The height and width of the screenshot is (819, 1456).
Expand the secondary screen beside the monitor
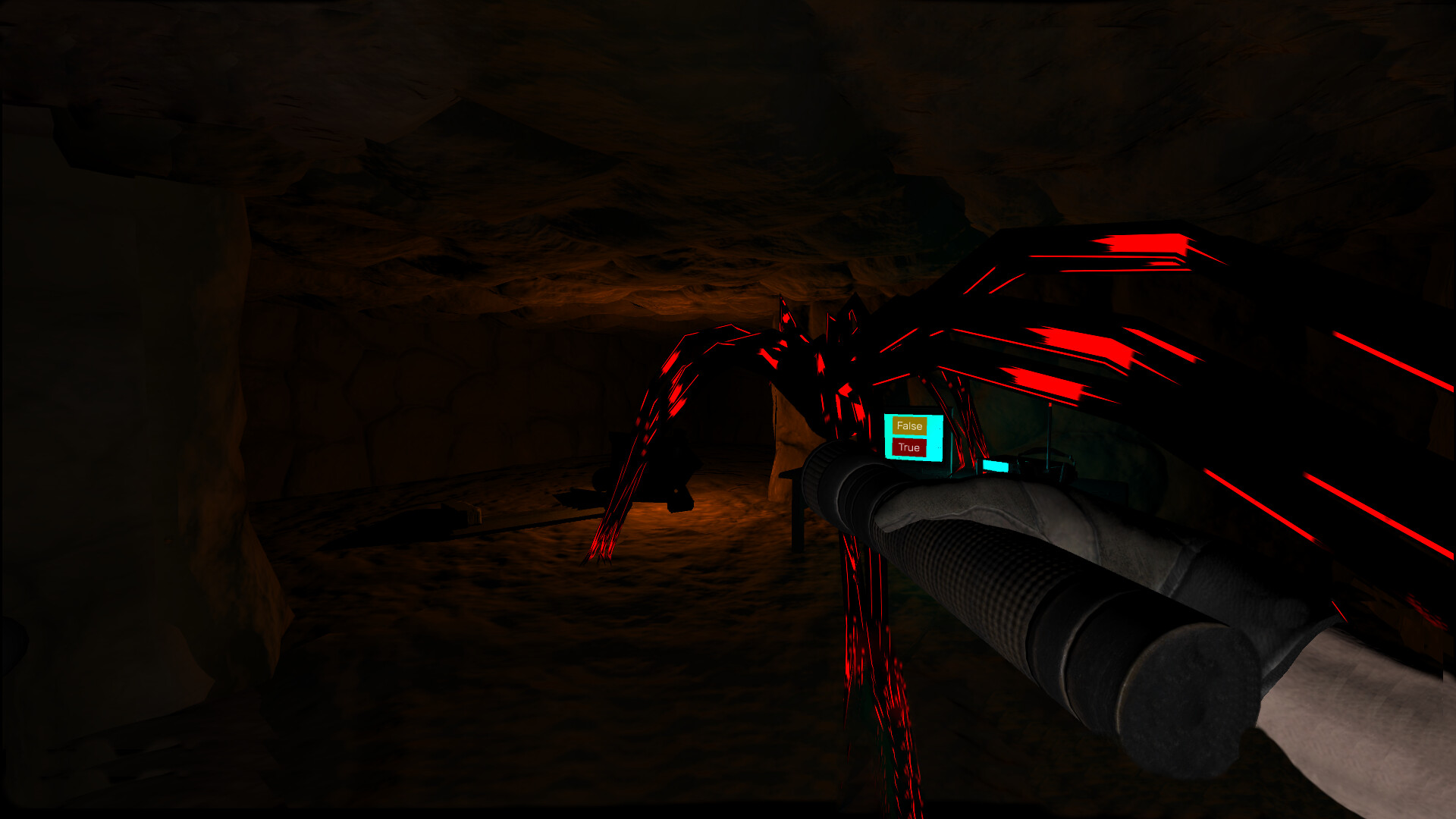click(x=996, y=466)
